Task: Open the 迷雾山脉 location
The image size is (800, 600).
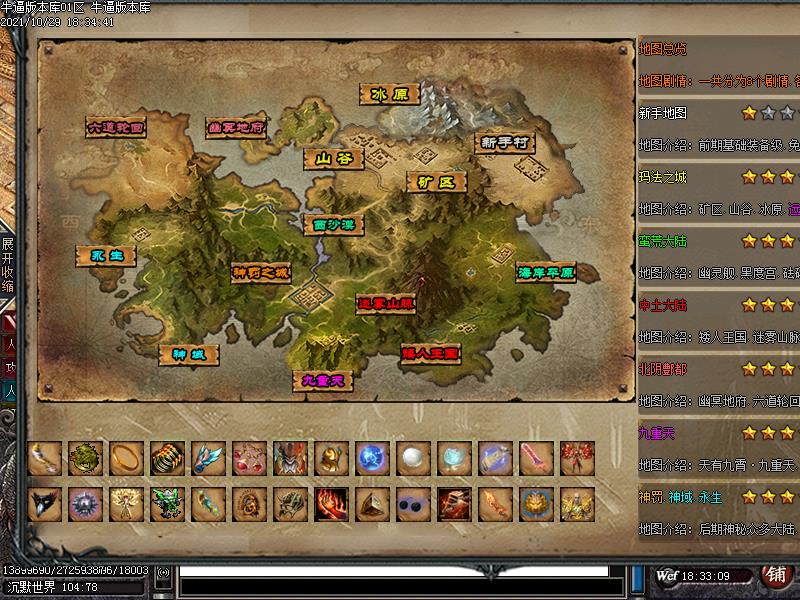Action: [386, 302]
